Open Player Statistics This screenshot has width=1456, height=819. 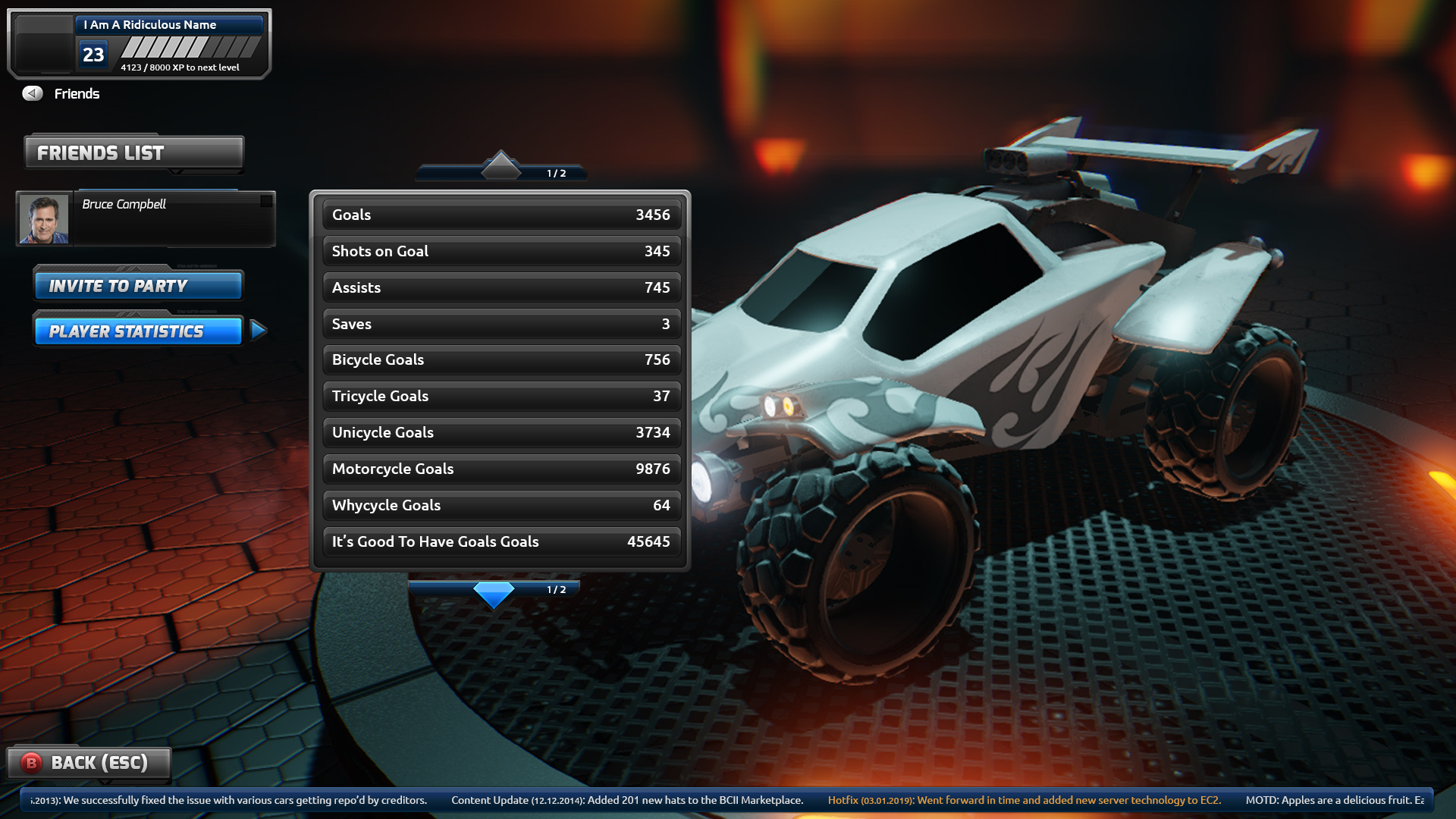point(138,331)
